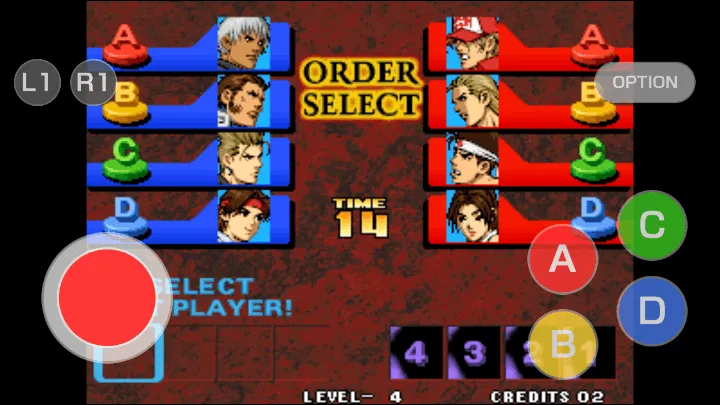Screen dimensions: 720x405
Task: Tap the L1 shoulder button
Action: (x=38, y=82)
